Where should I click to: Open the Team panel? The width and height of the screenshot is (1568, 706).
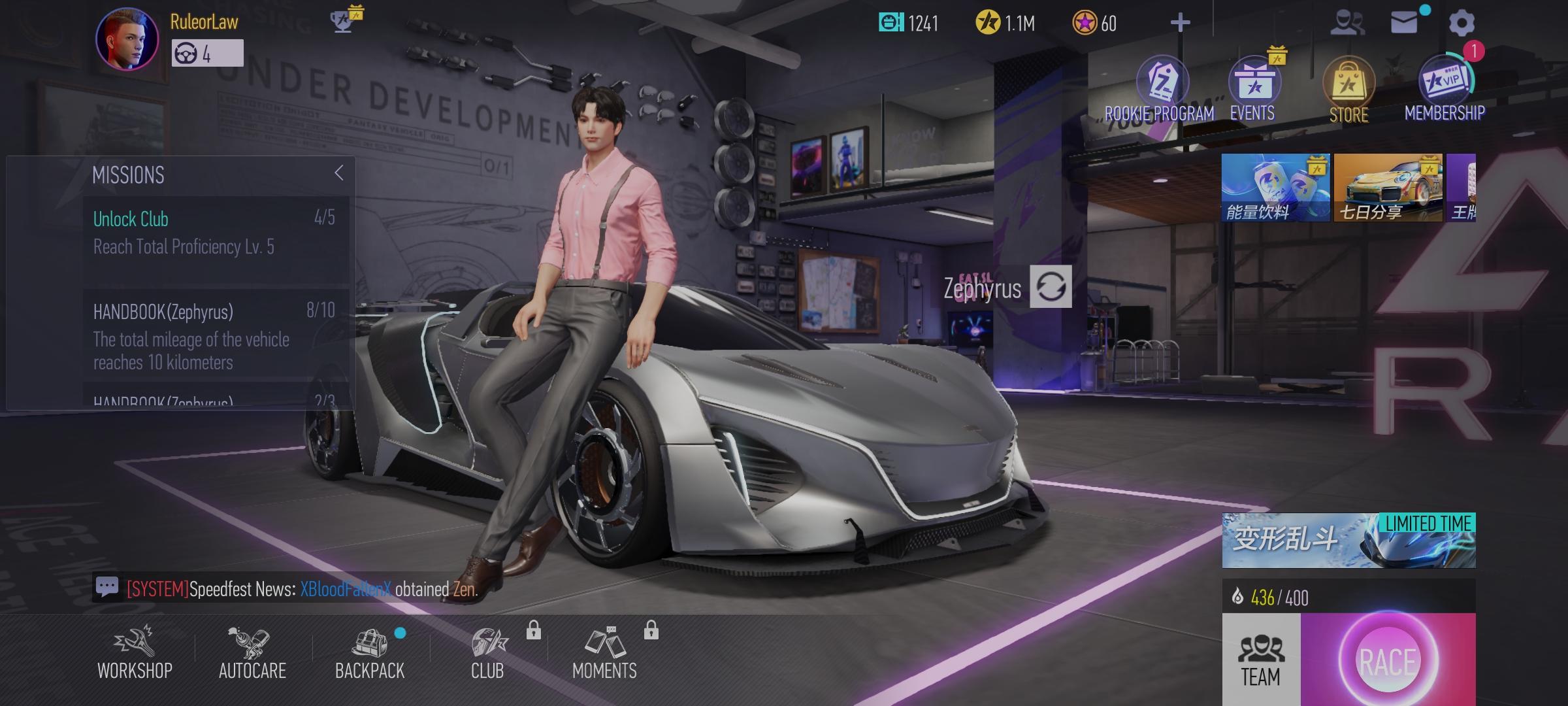(1261, 662)
